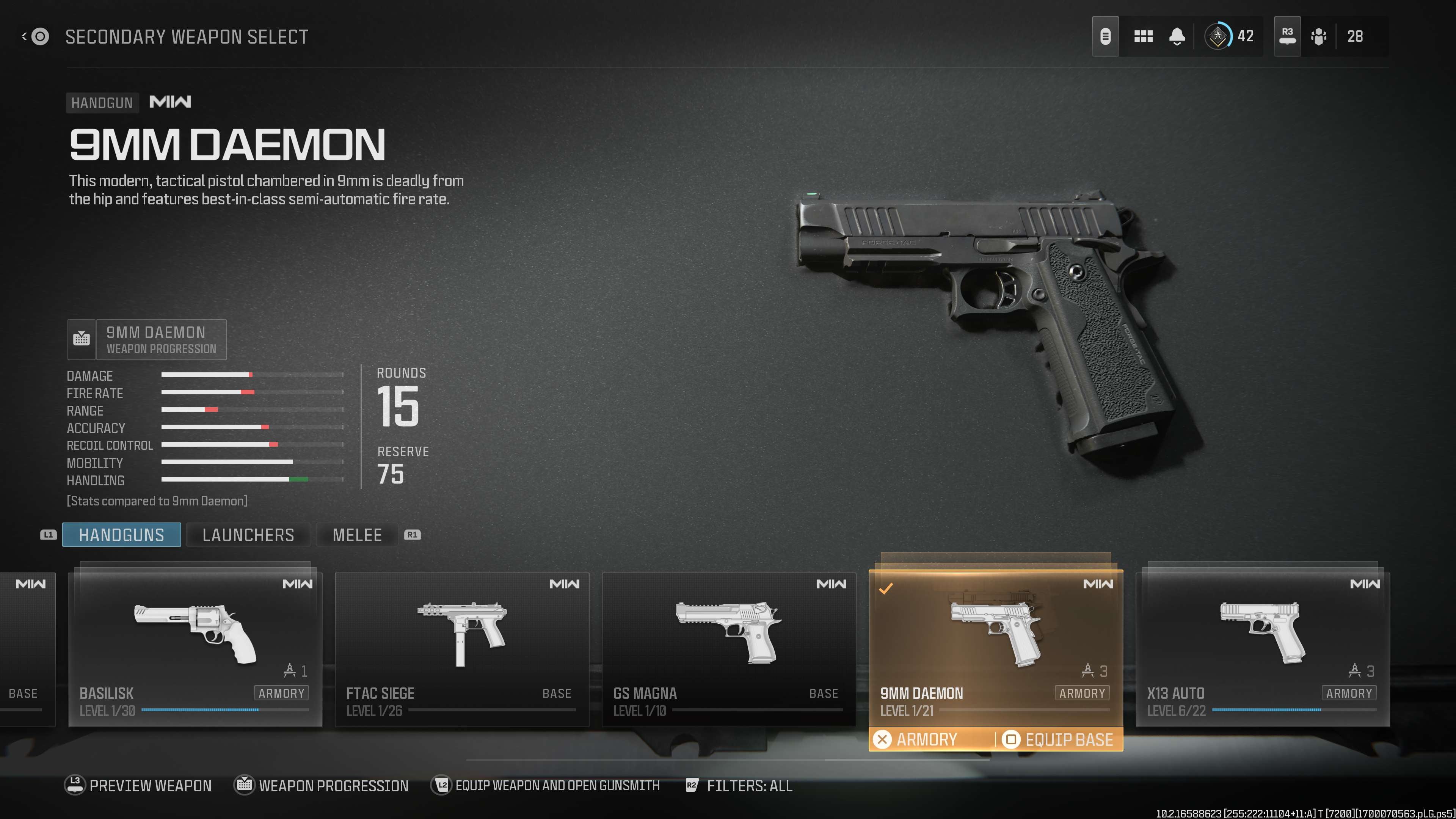Open 9mm Daemon Weapon Progression panel
This screenshot has width=1456, height=819.
click(x=147, y=340)
